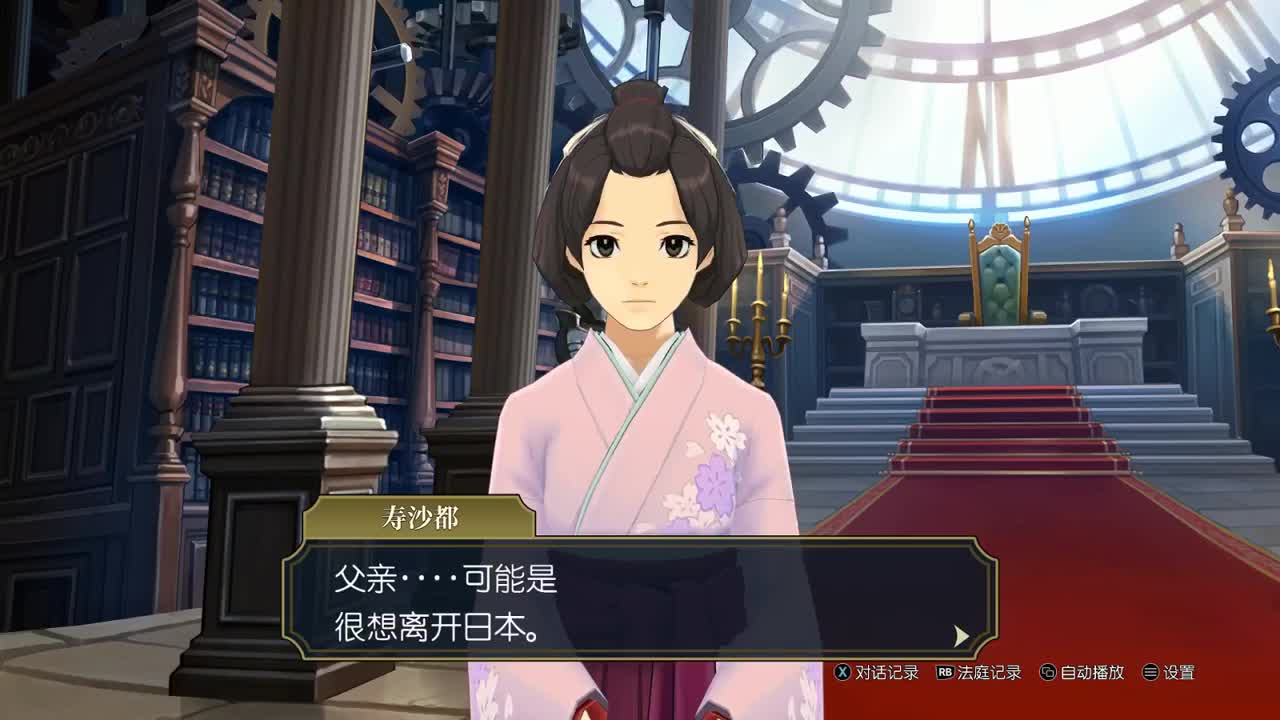Click the X controller button icon
The width and height of the screenshot is (1280, 720).
(x=843, y=672)
